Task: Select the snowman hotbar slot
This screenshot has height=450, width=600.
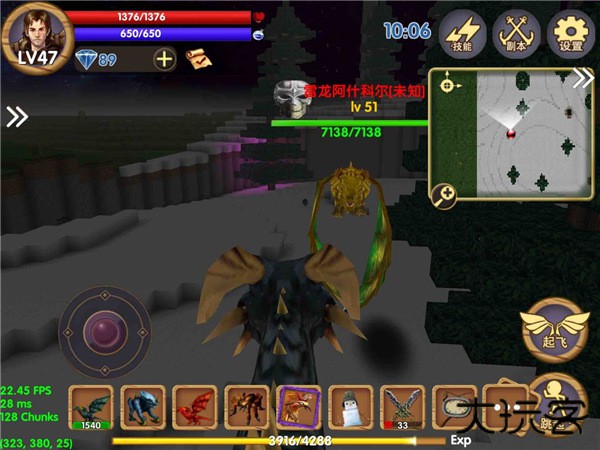Action: 350,407
